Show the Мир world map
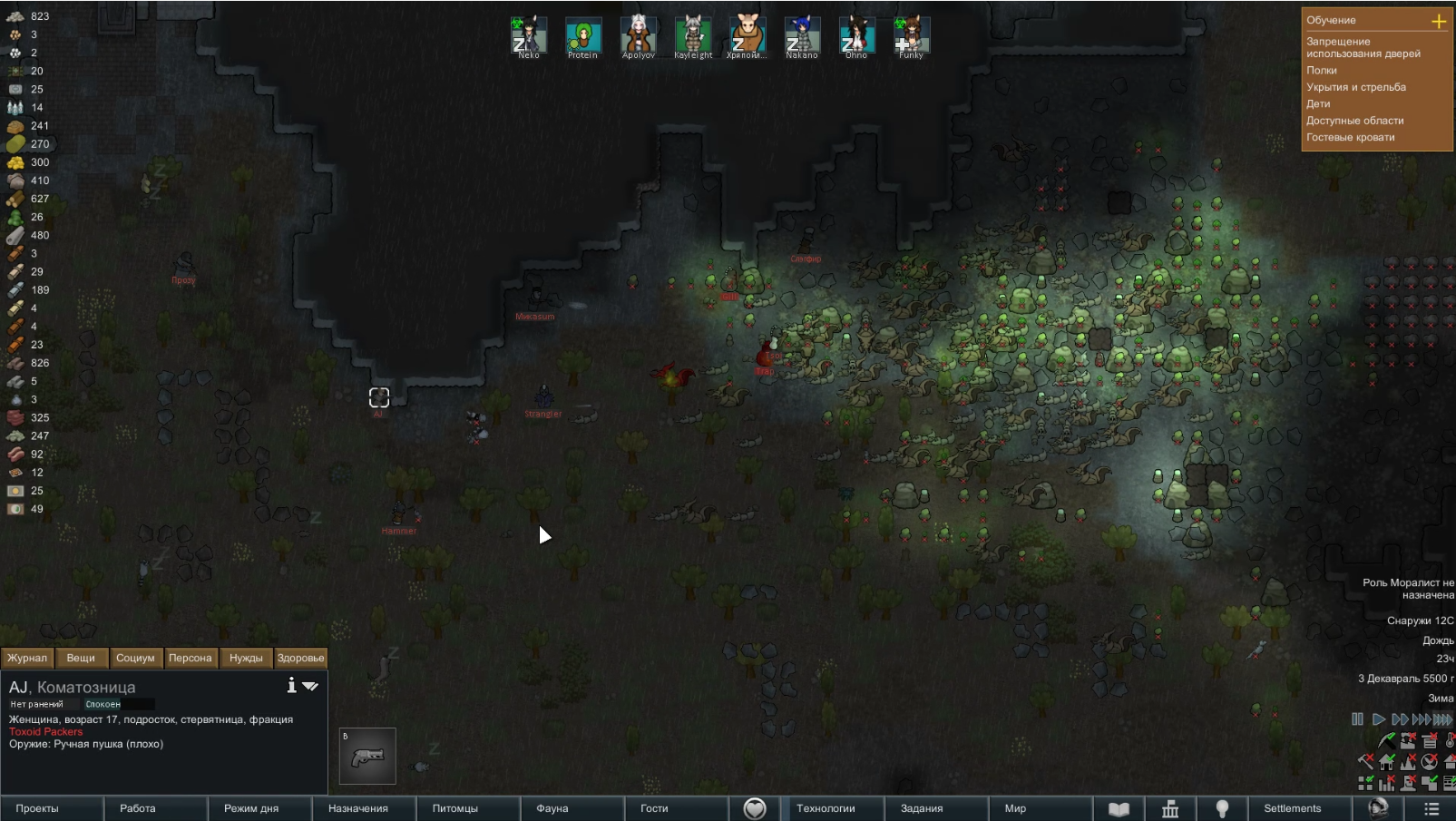This screenshot has height=821, width=1456. (x=1015, y=808)
